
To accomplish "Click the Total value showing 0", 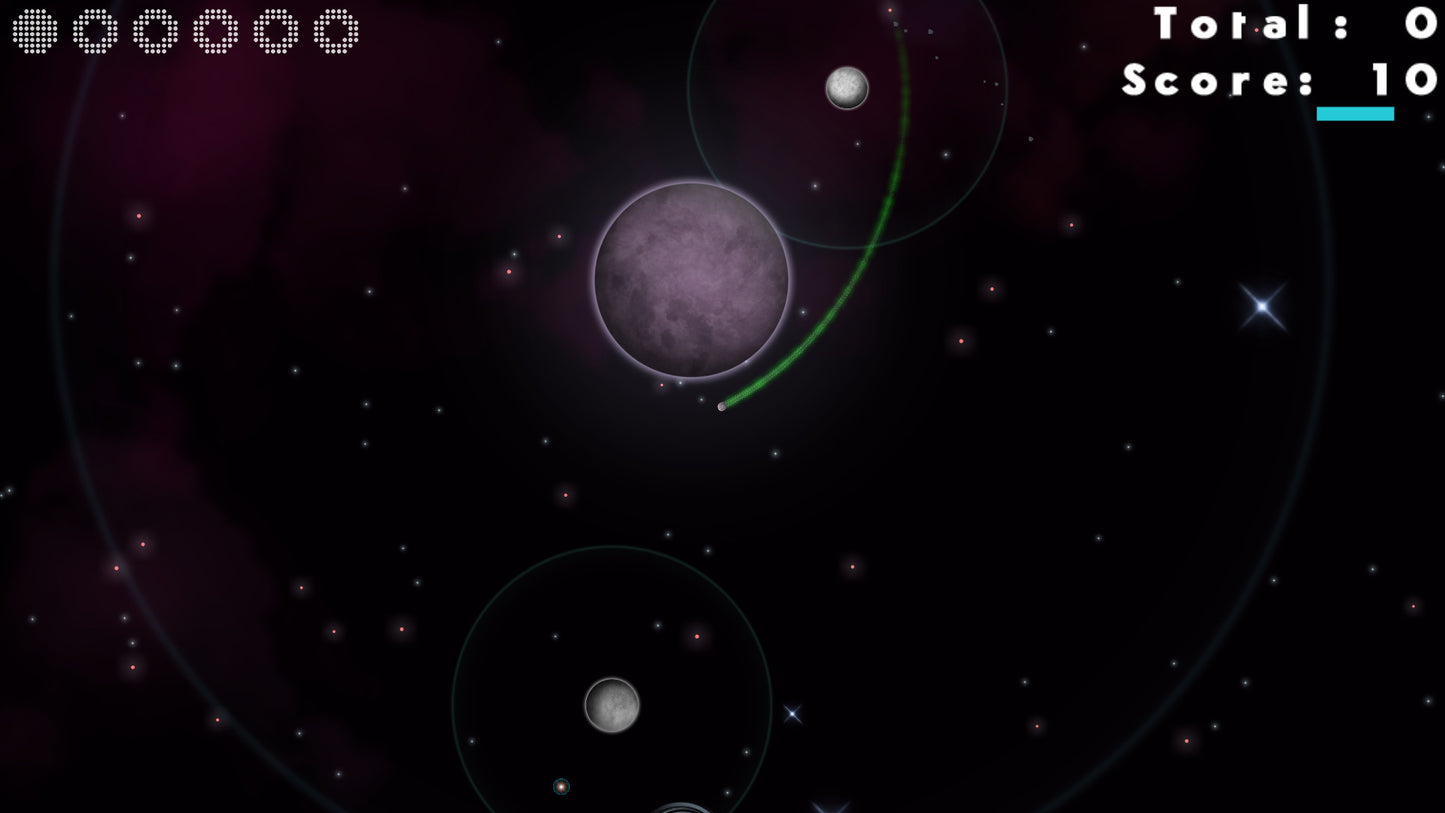I will [x=1420, y=24].
